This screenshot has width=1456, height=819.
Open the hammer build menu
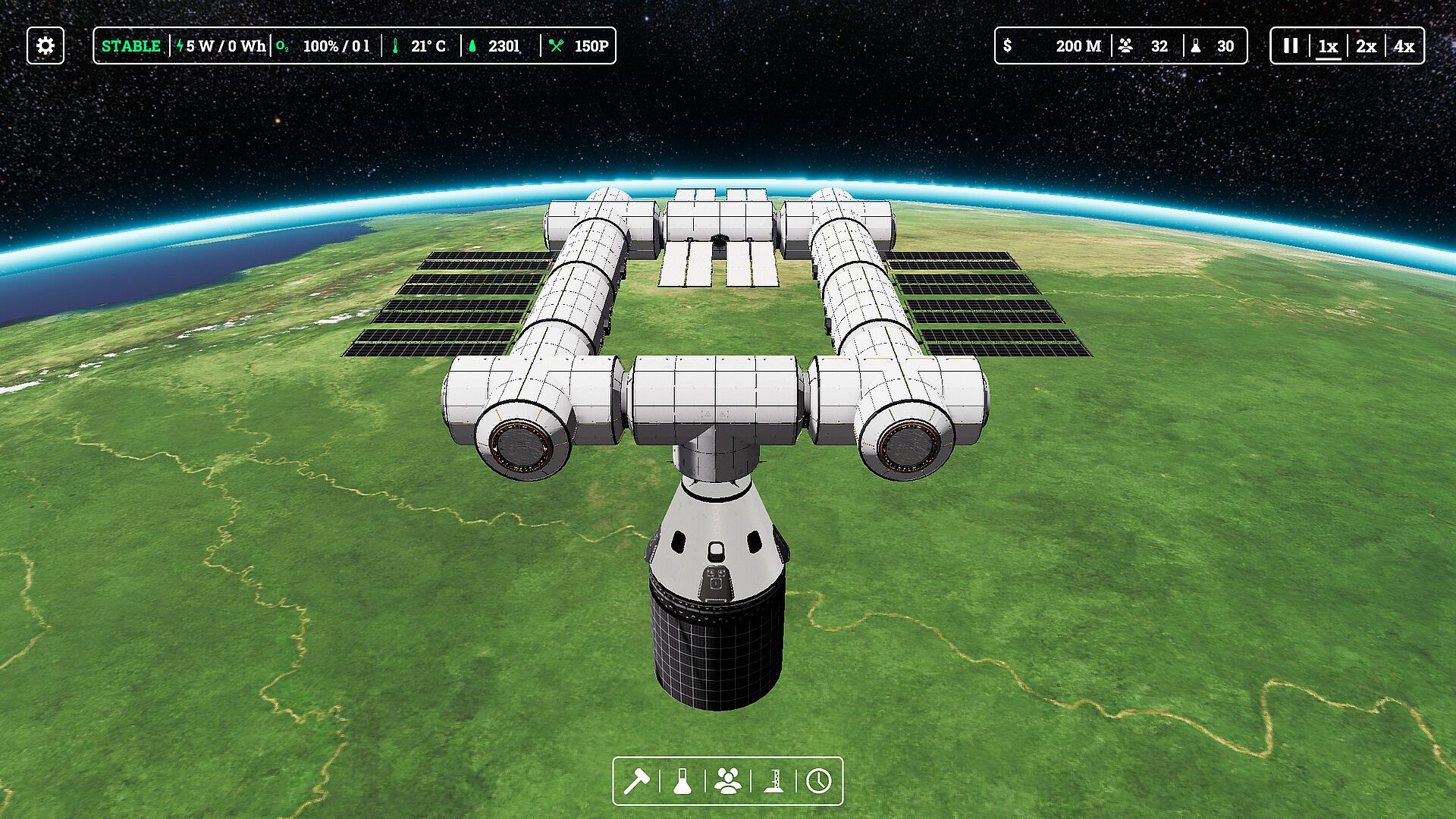click(x=636, y=781)
